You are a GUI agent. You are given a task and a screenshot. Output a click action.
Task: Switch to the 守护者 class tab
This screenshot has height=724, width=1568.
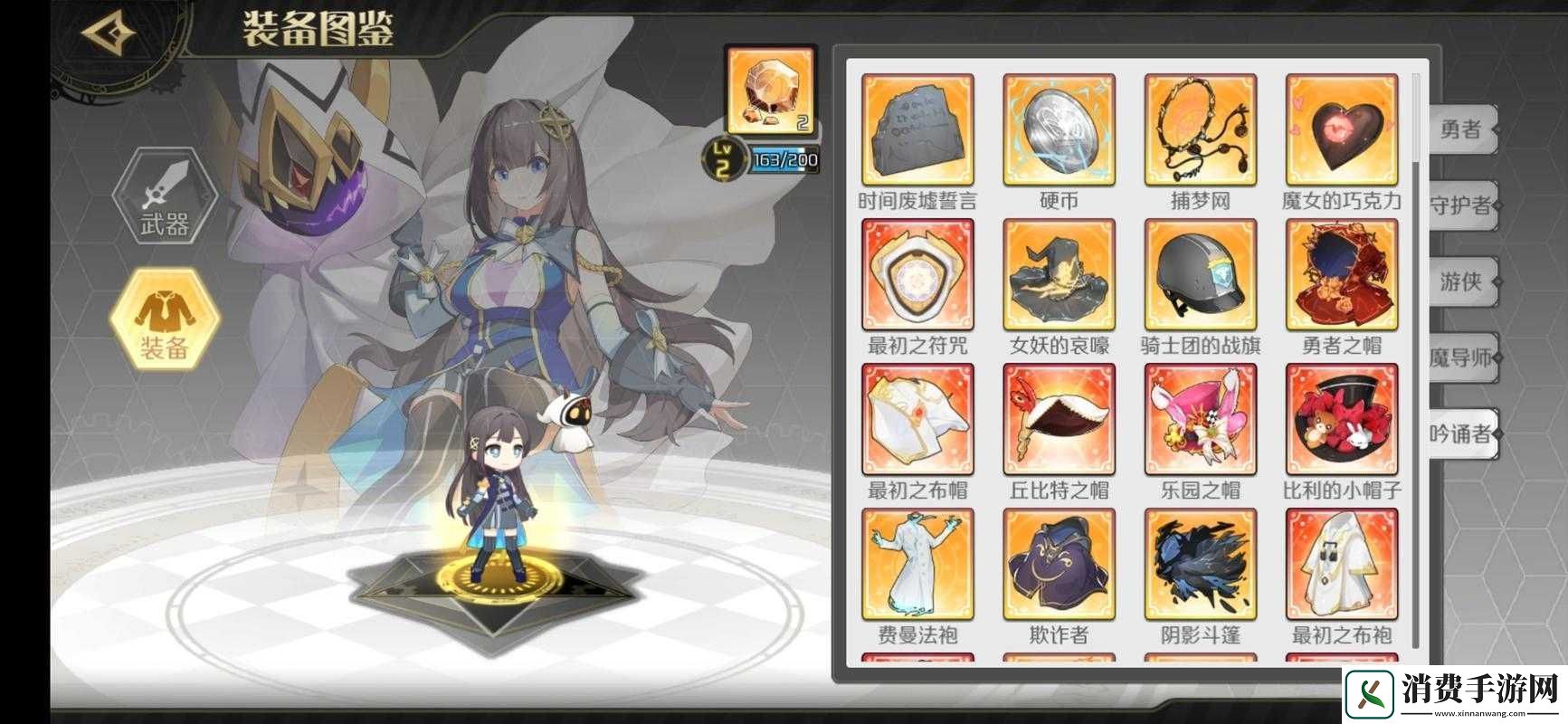(1460, 206)
